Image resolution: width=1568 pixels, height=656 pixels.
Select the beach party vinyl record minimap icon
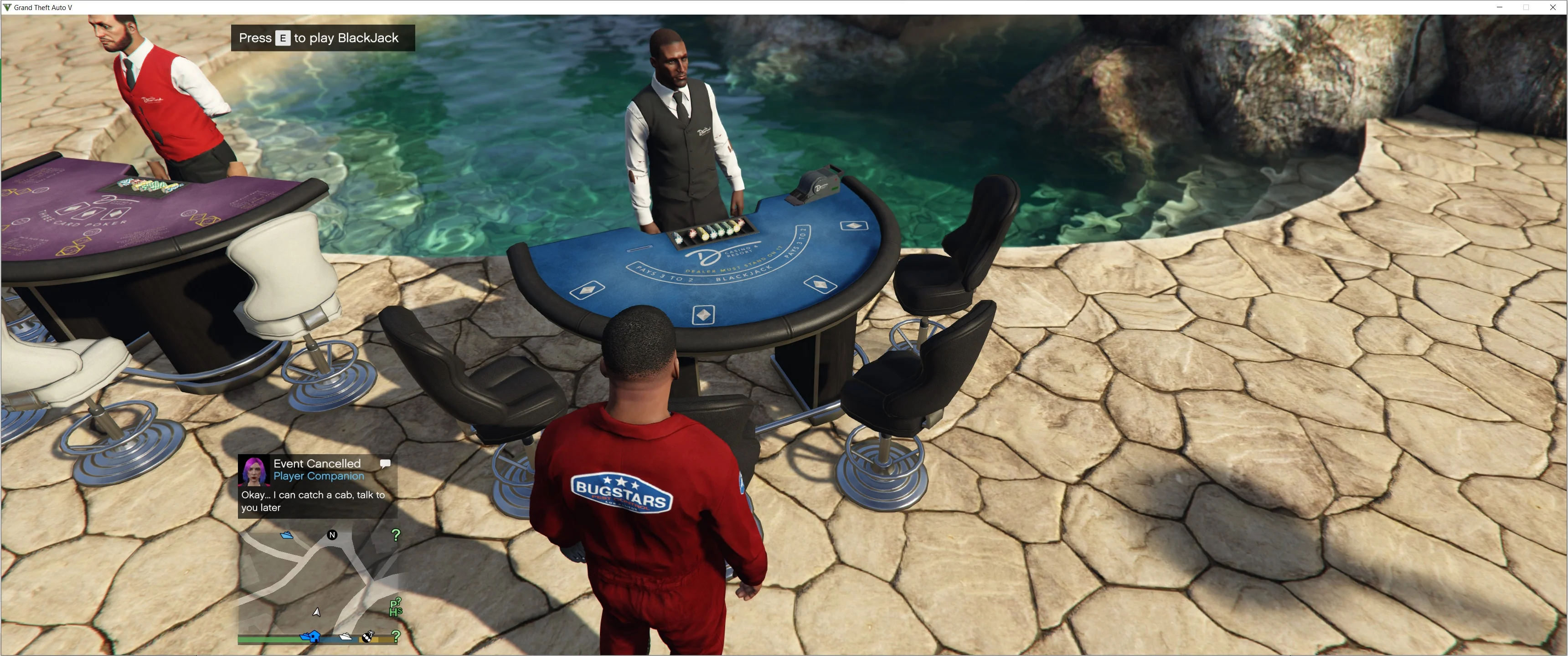pos(367,638)
